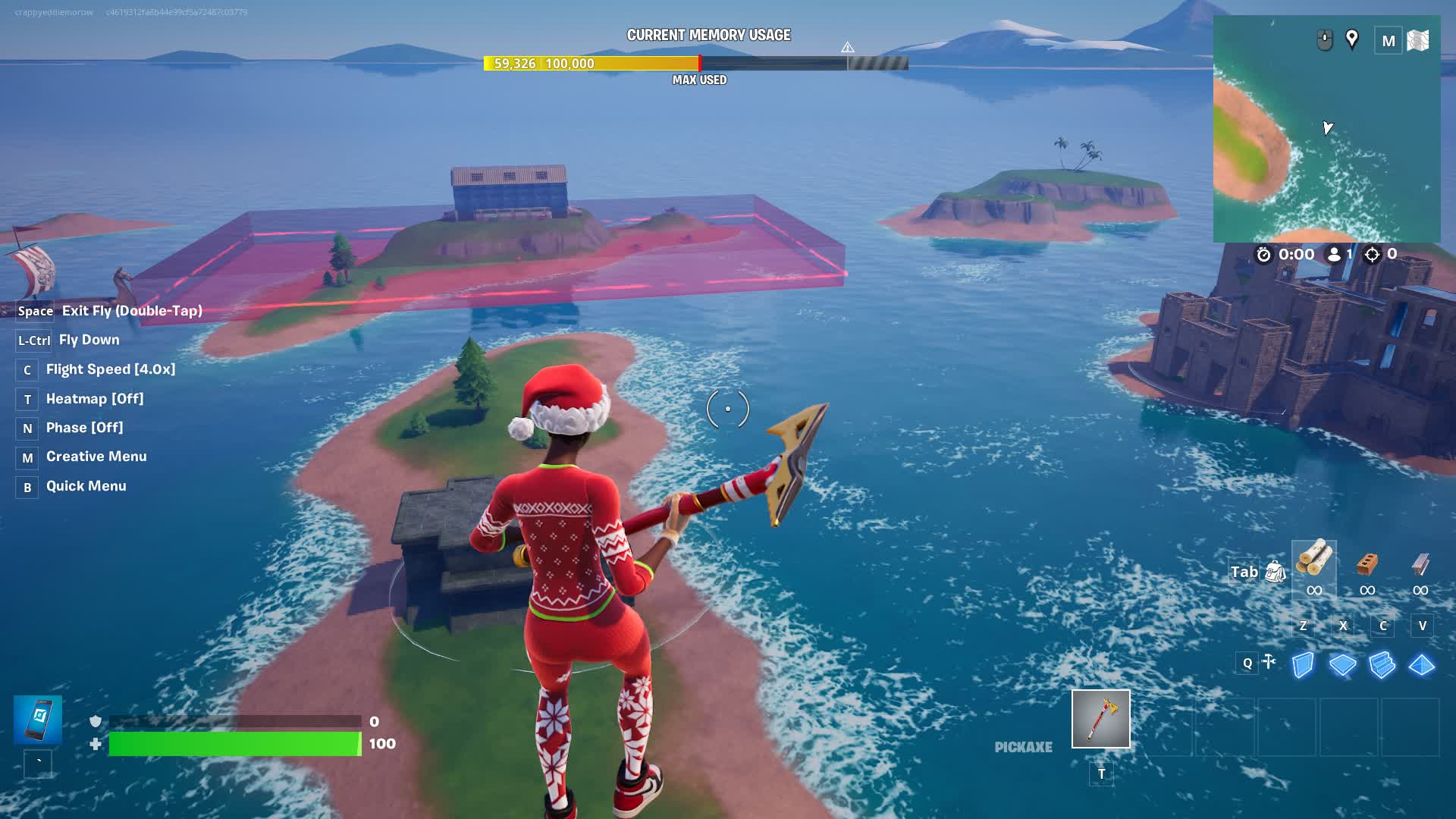Open the Creative phone tool icon
The width and height of the screenshot is (1456, 819).
38,719
